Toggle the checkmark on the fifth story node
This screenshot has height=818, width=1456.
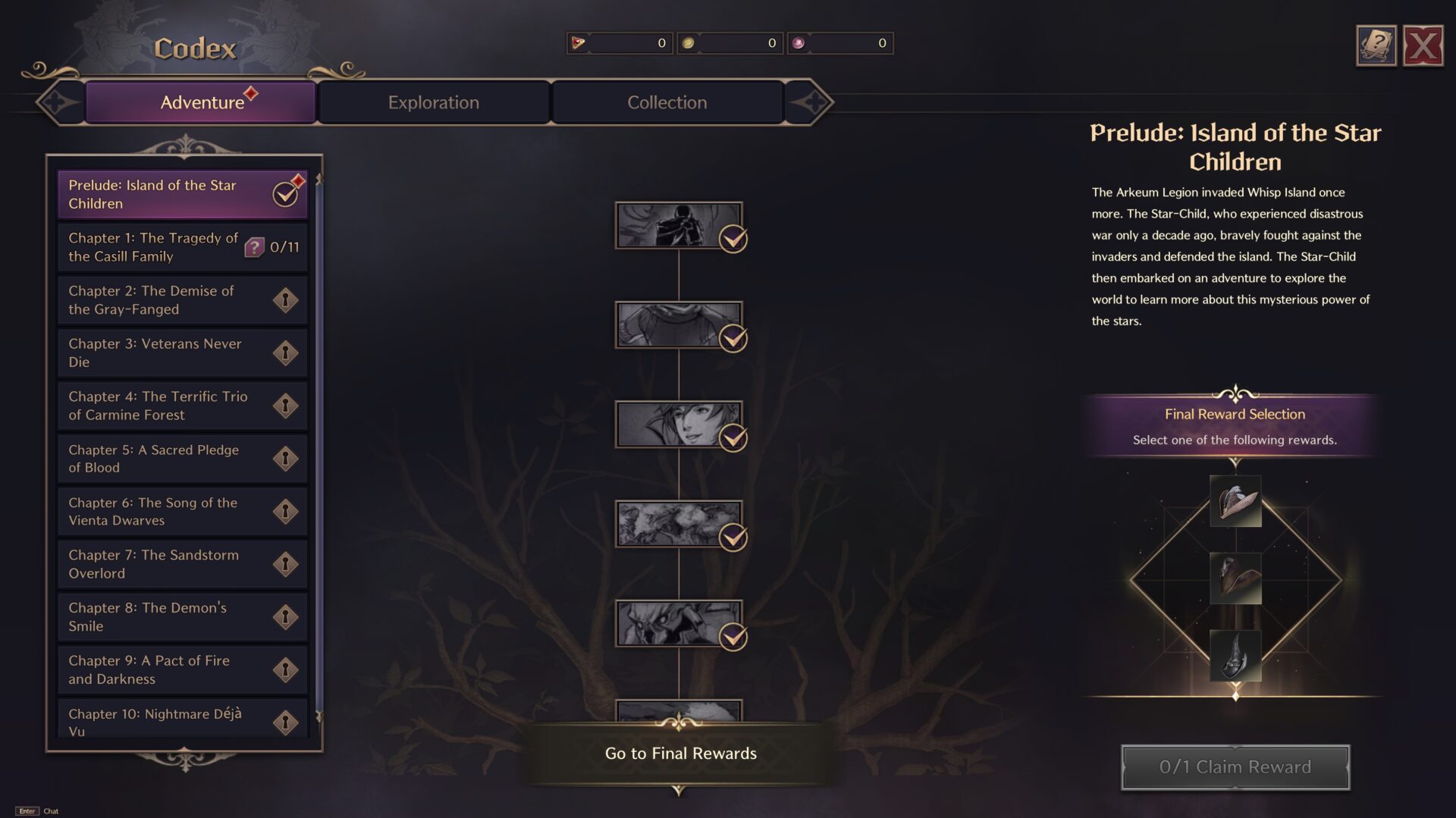[732, 637]
